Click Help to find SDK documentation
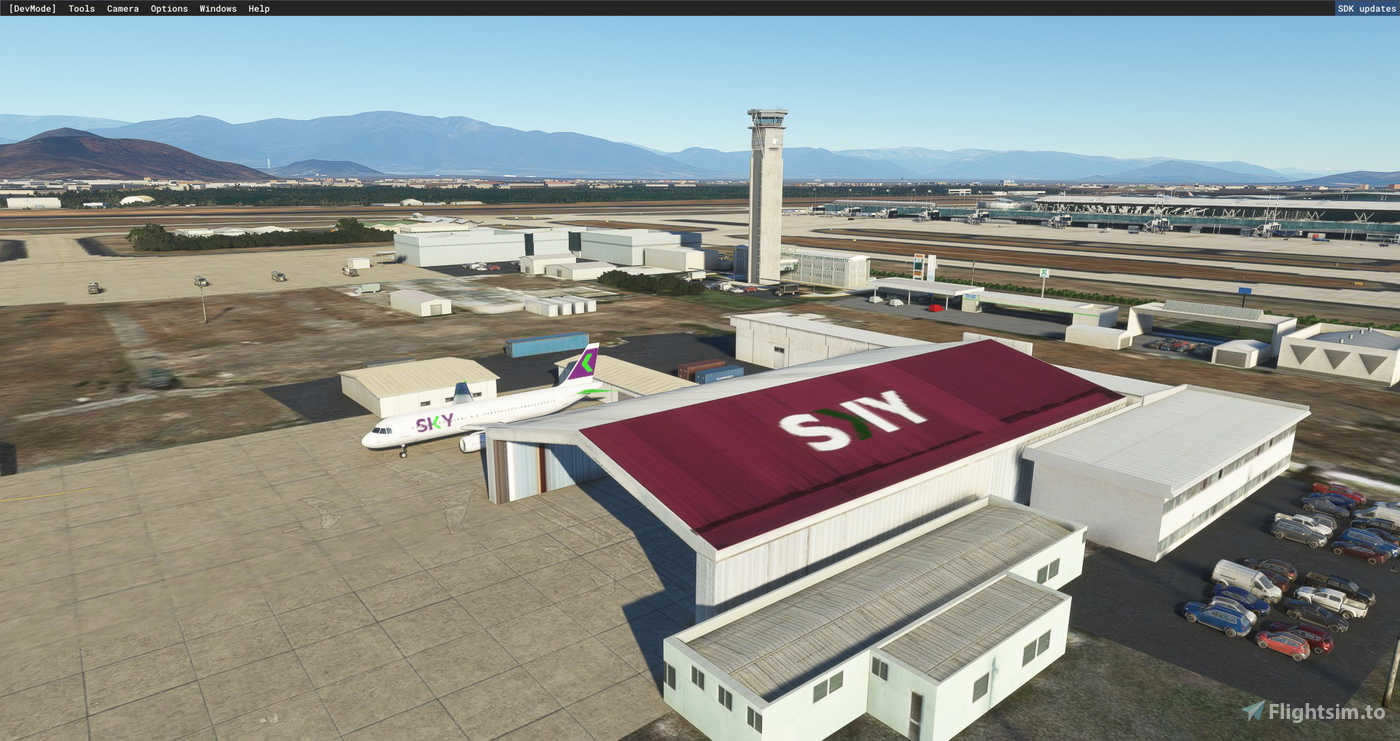This screenshot has height=741, width=1400. pos(257,8)
